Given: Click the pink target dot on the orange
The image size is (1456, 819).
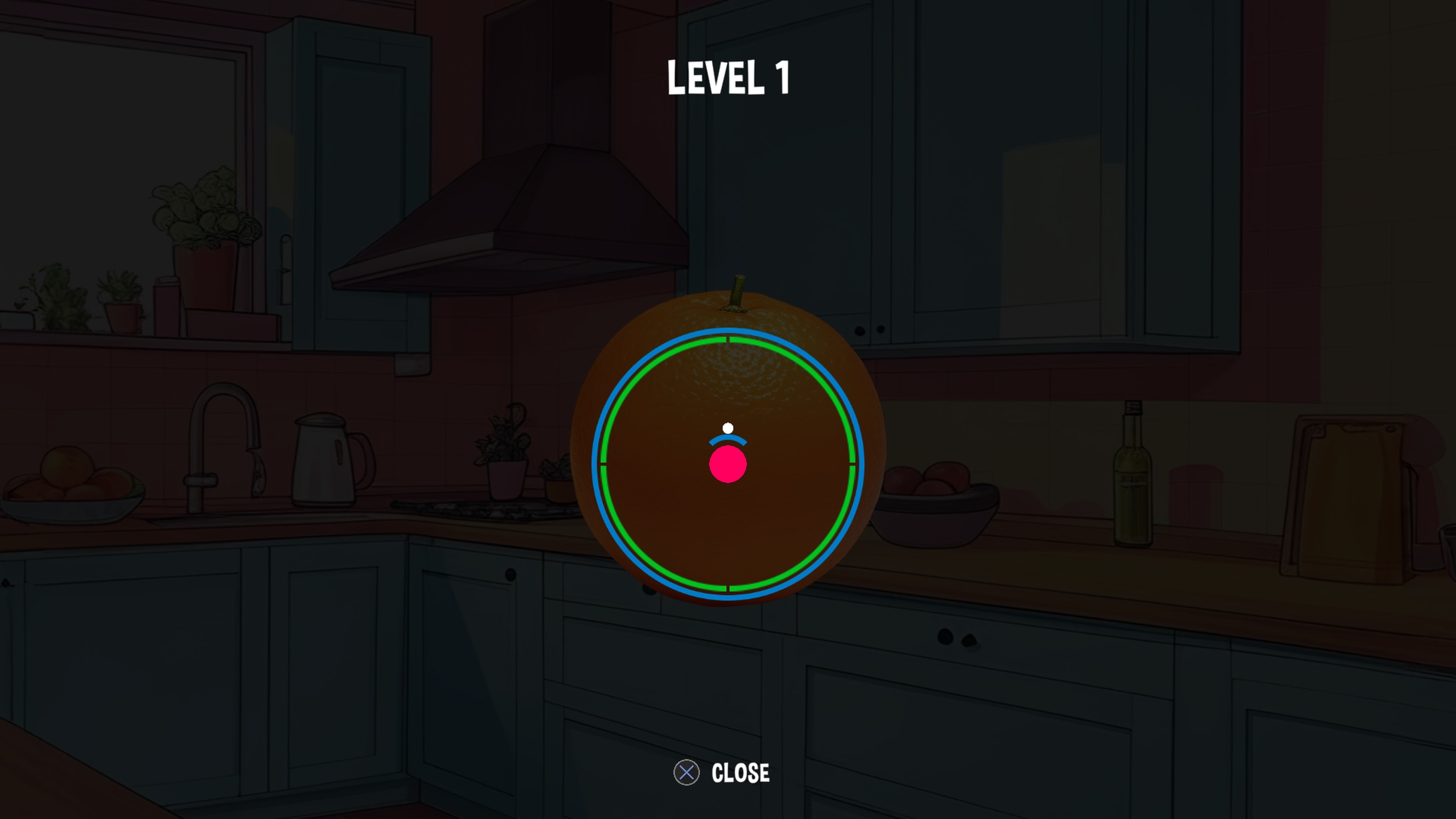Looking at the screenshot, I should 728,464.
